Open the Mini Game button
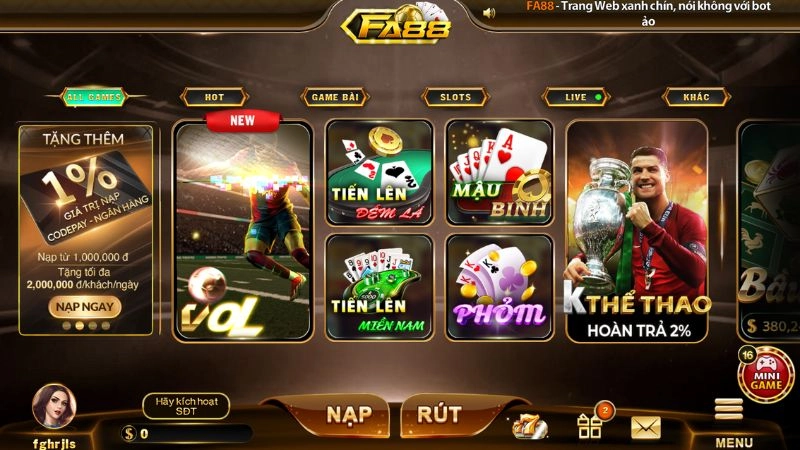 [x=765, y=374]
